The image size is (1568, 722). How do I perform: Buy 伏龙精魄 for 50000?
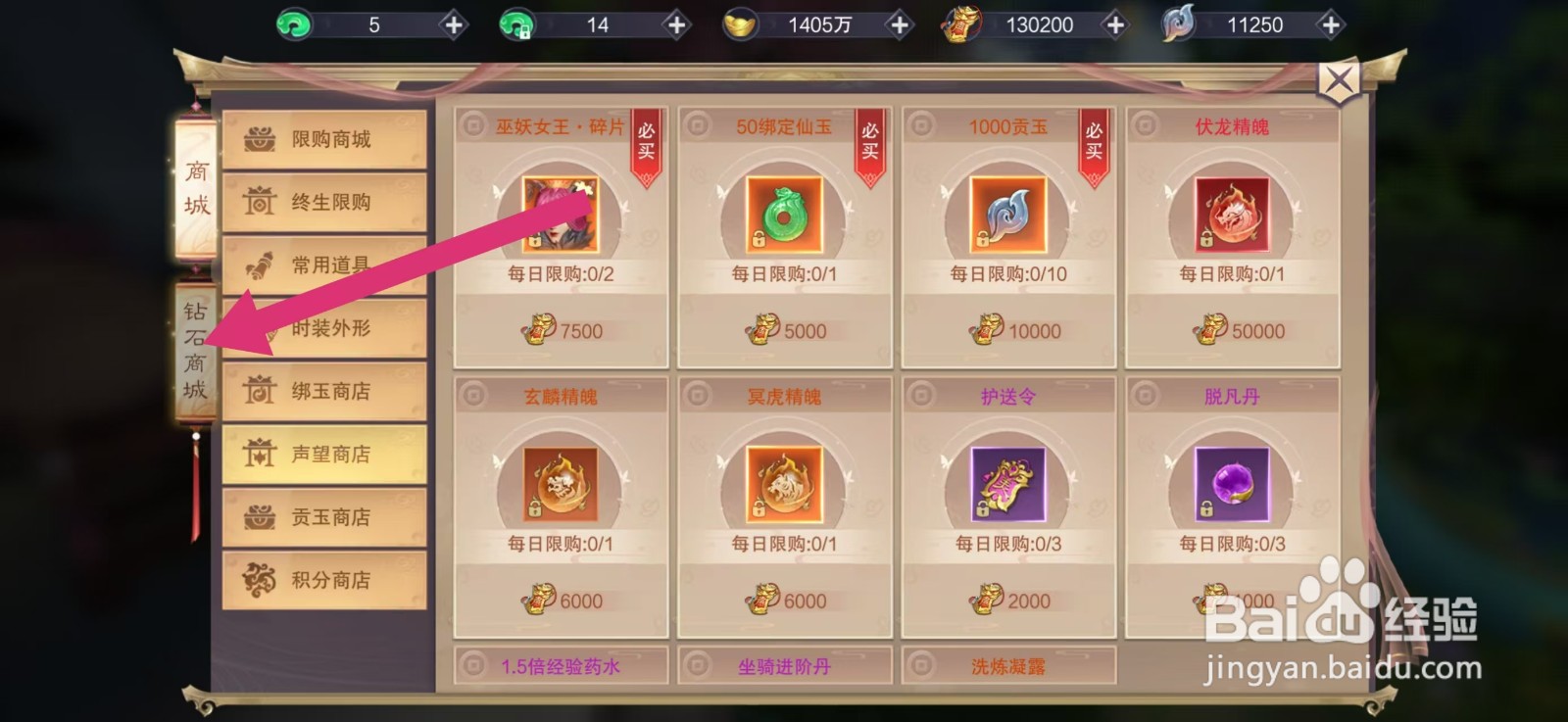1232,330
